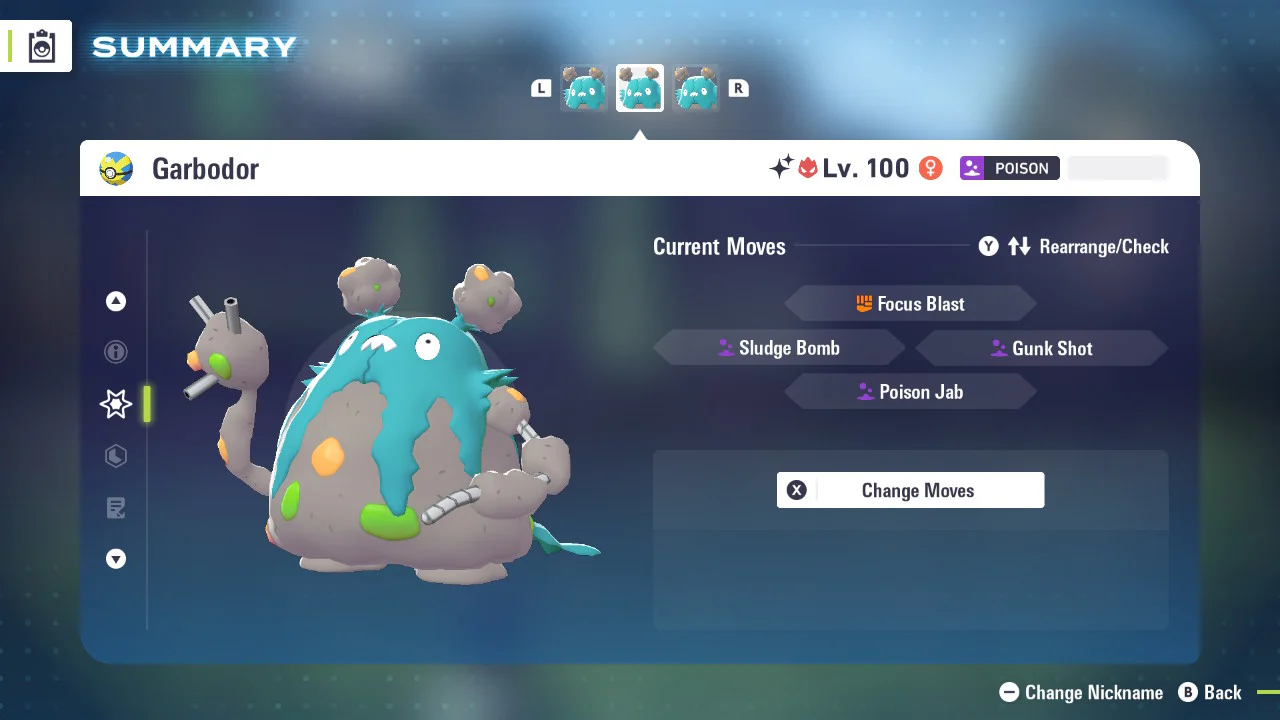Go Back from the summary screen

click(x=1210, y=692)
